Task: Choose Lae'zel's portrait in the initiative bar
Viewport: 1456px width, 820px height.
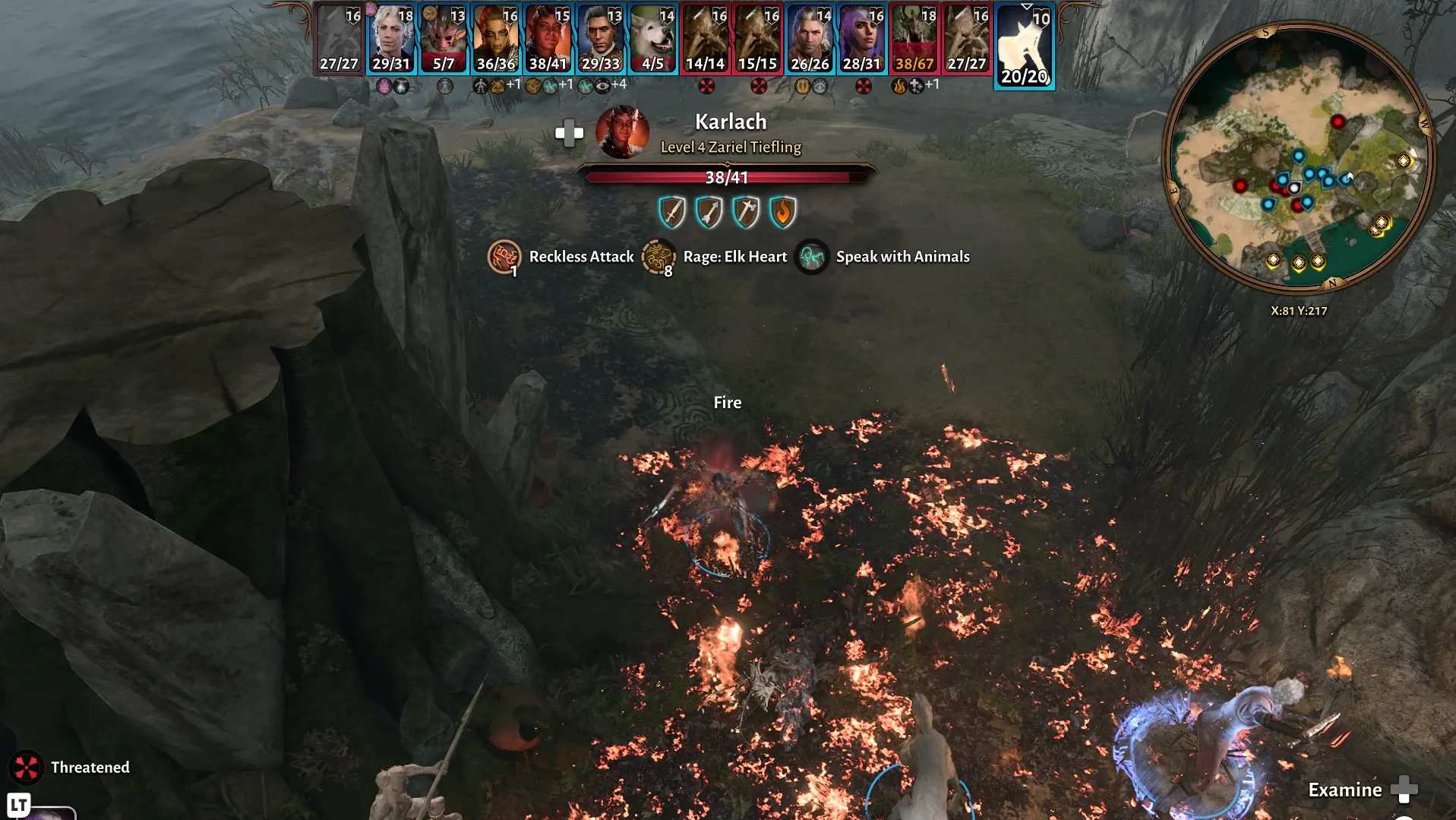Action: click(x=496, y=38)
